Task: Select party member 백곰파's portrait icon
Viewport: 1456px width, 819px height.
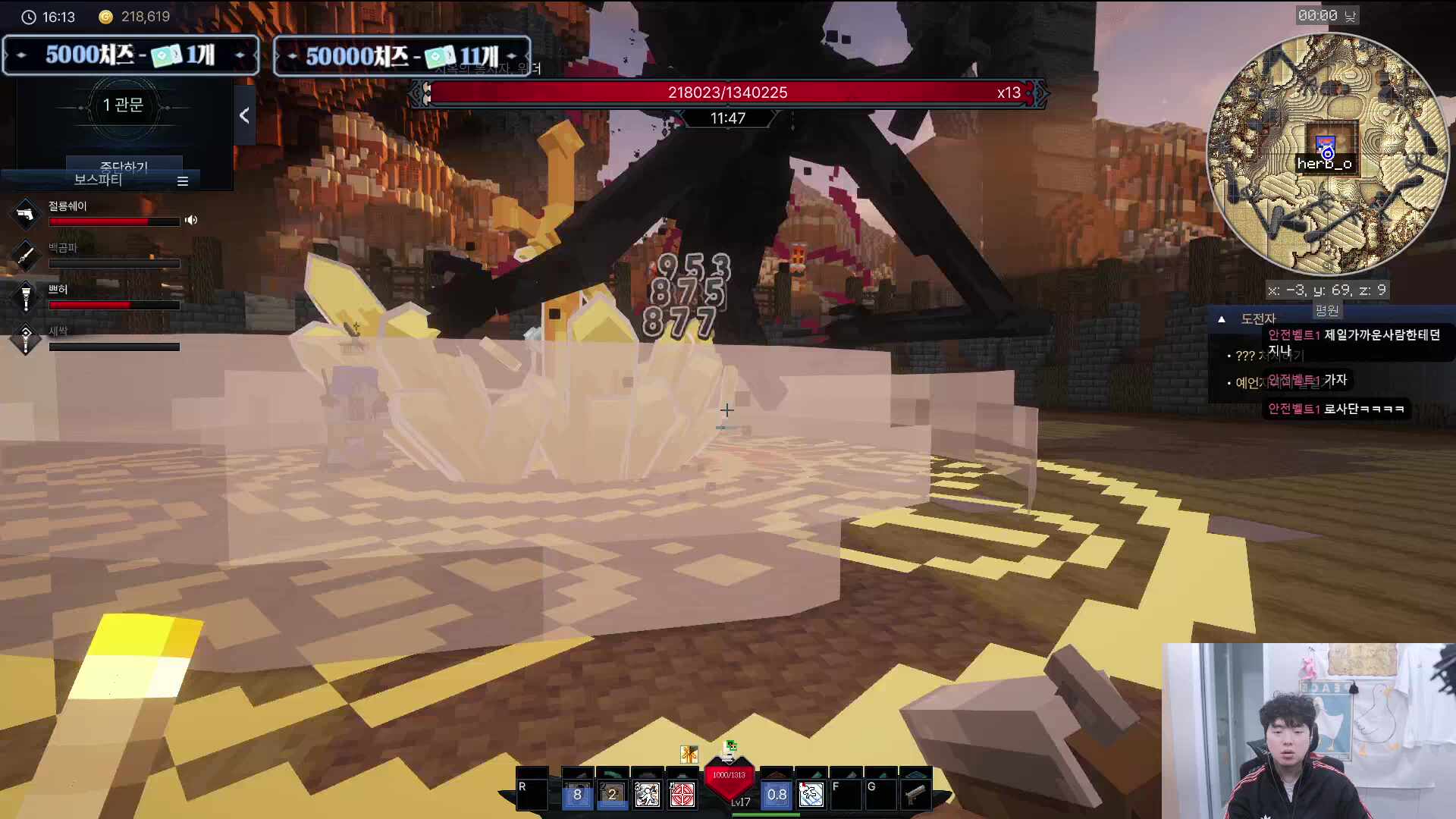Action: click(x=26, y=256)
